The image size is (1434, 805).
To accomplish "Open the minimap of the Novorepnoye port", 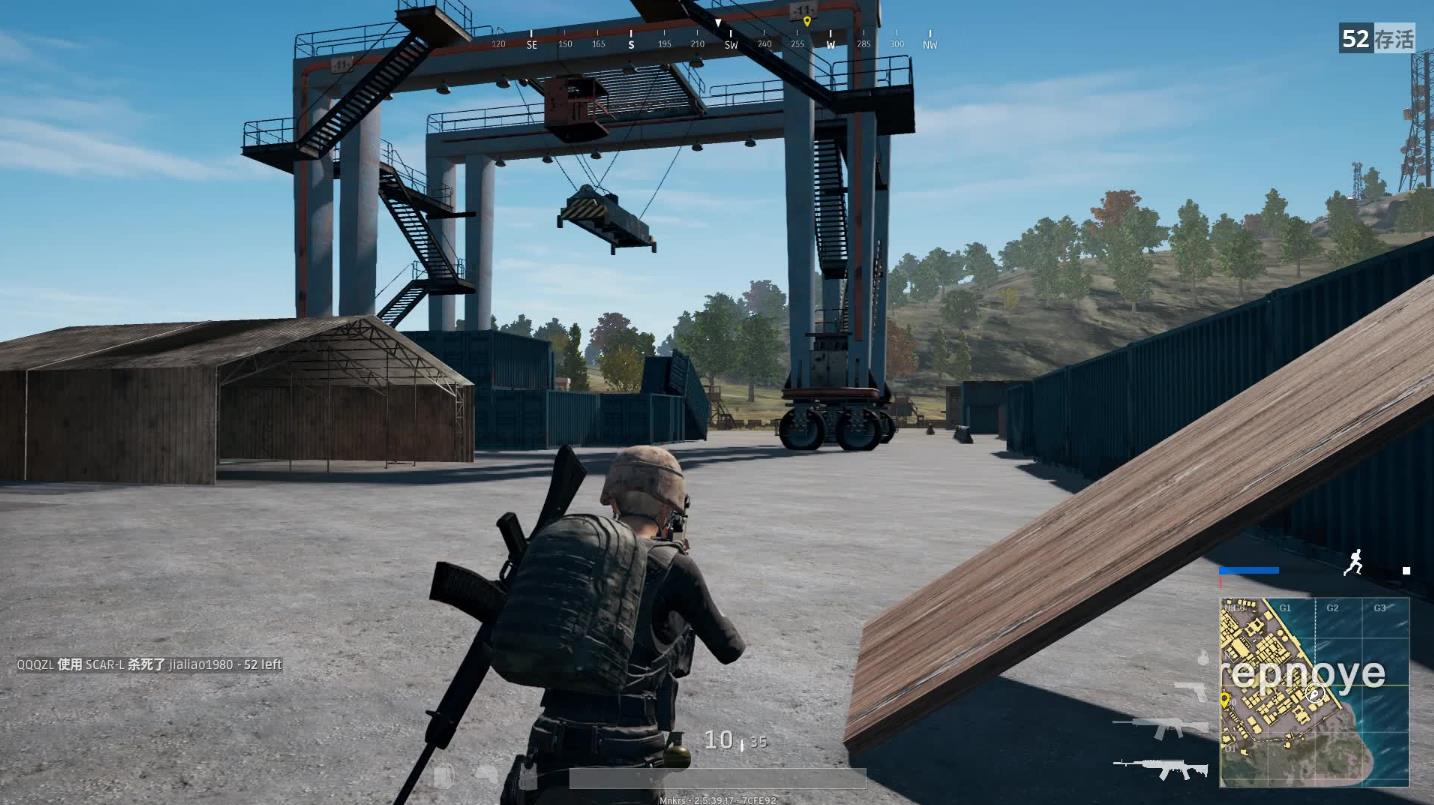I will pyautogui.click(x=1314, y=691).
